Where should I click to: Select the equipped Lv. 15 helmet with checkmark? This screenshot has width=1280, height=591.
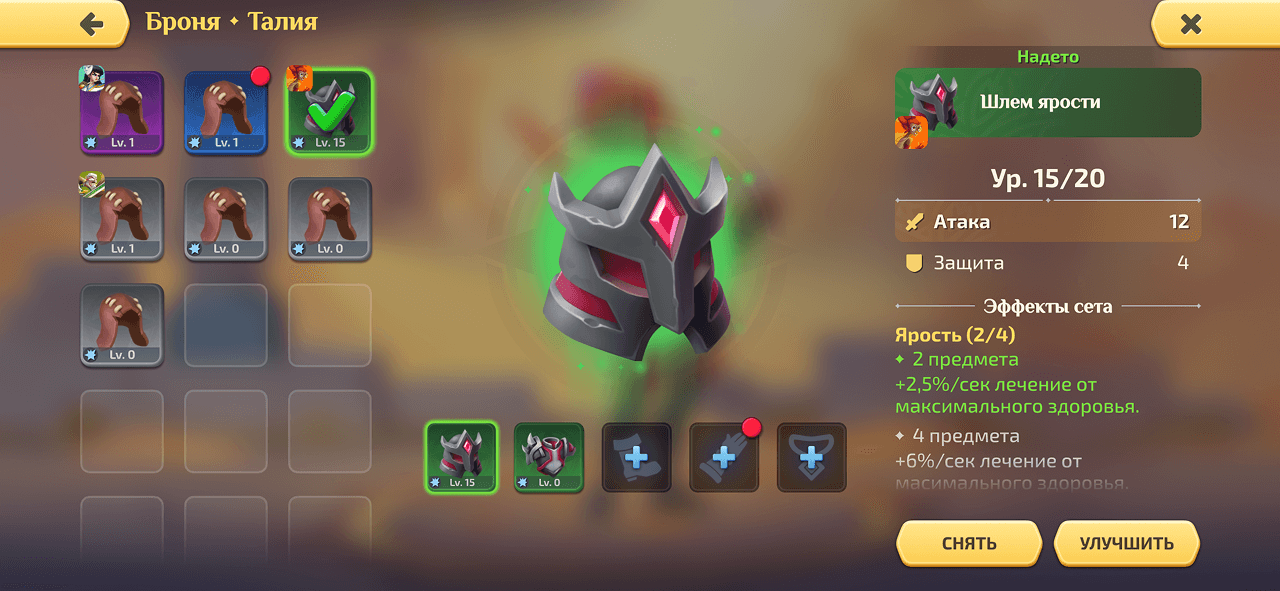click(330, 112)
